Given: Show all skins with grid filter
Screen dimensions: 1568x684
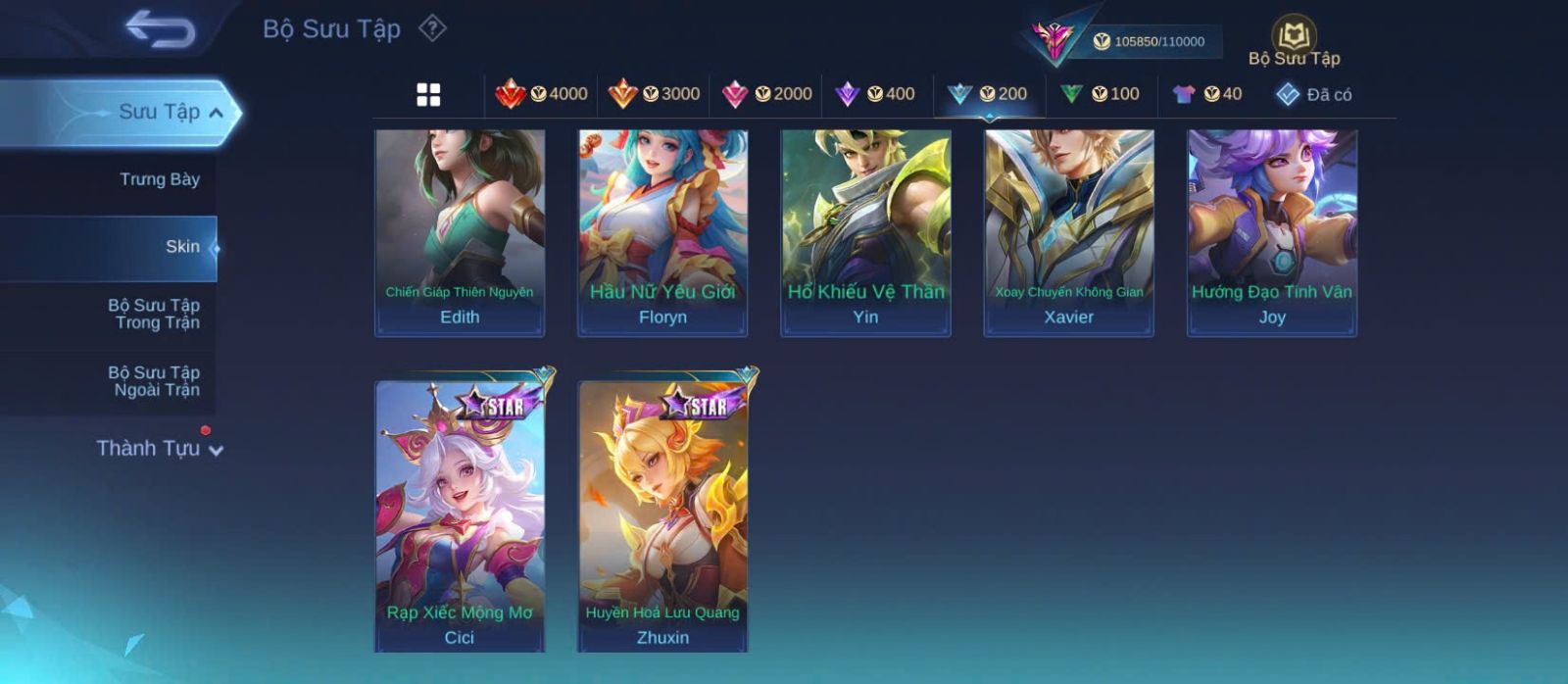Looking at the screenshot, I should 428,95.
